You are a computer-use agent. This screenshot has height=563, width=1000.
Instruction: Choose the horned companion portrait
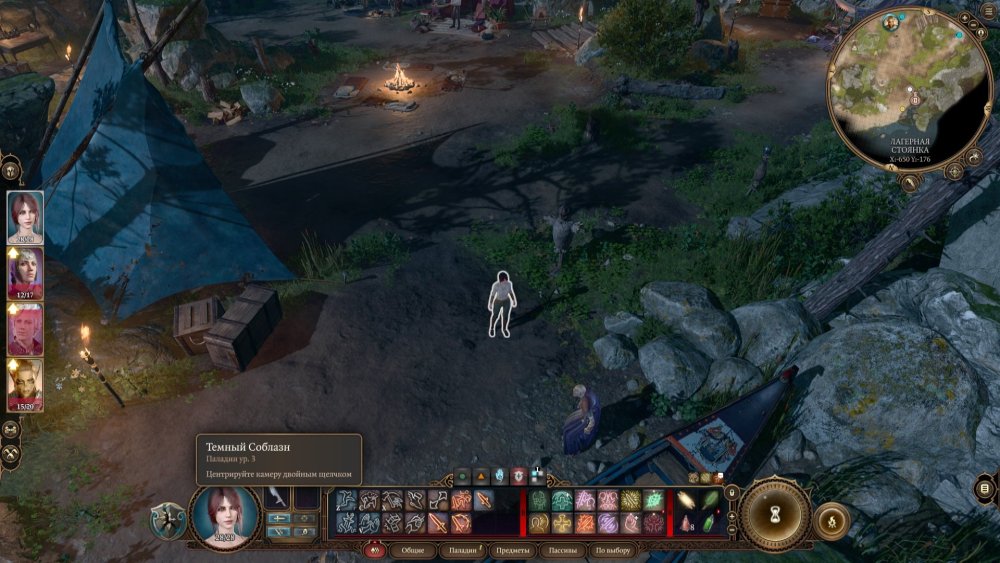[25, 385]
